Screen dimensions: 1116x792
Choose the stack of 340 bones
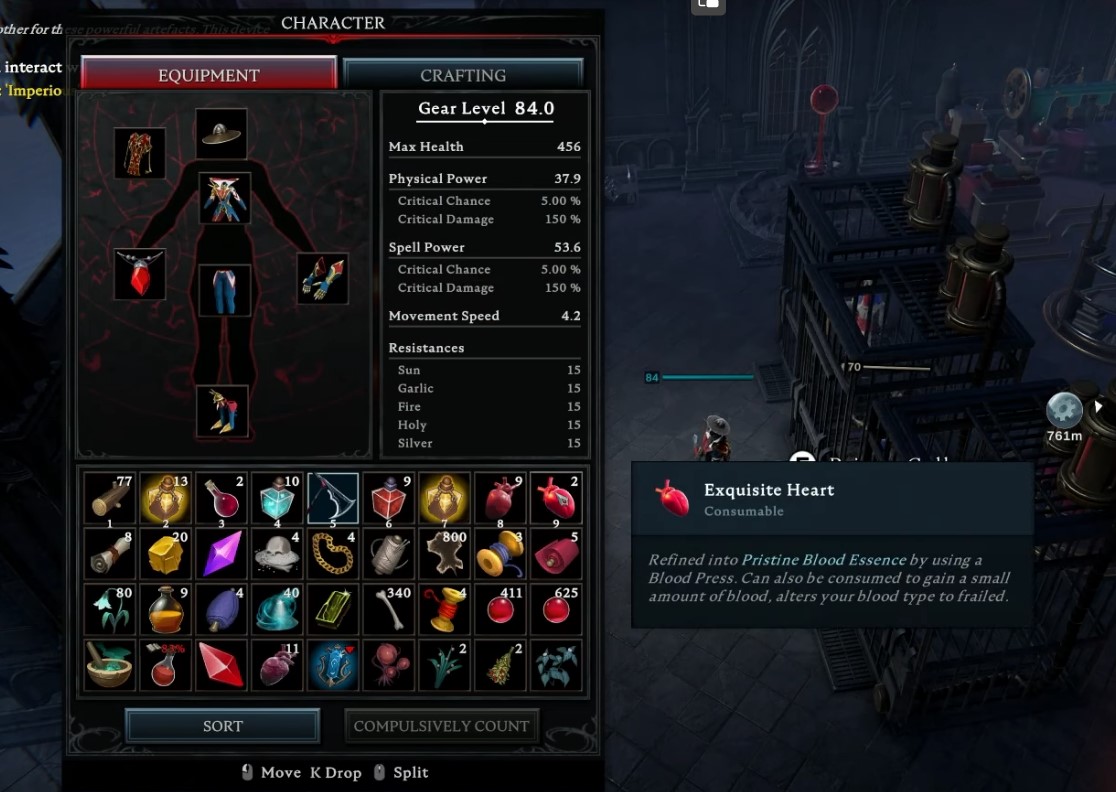[389, 609]
